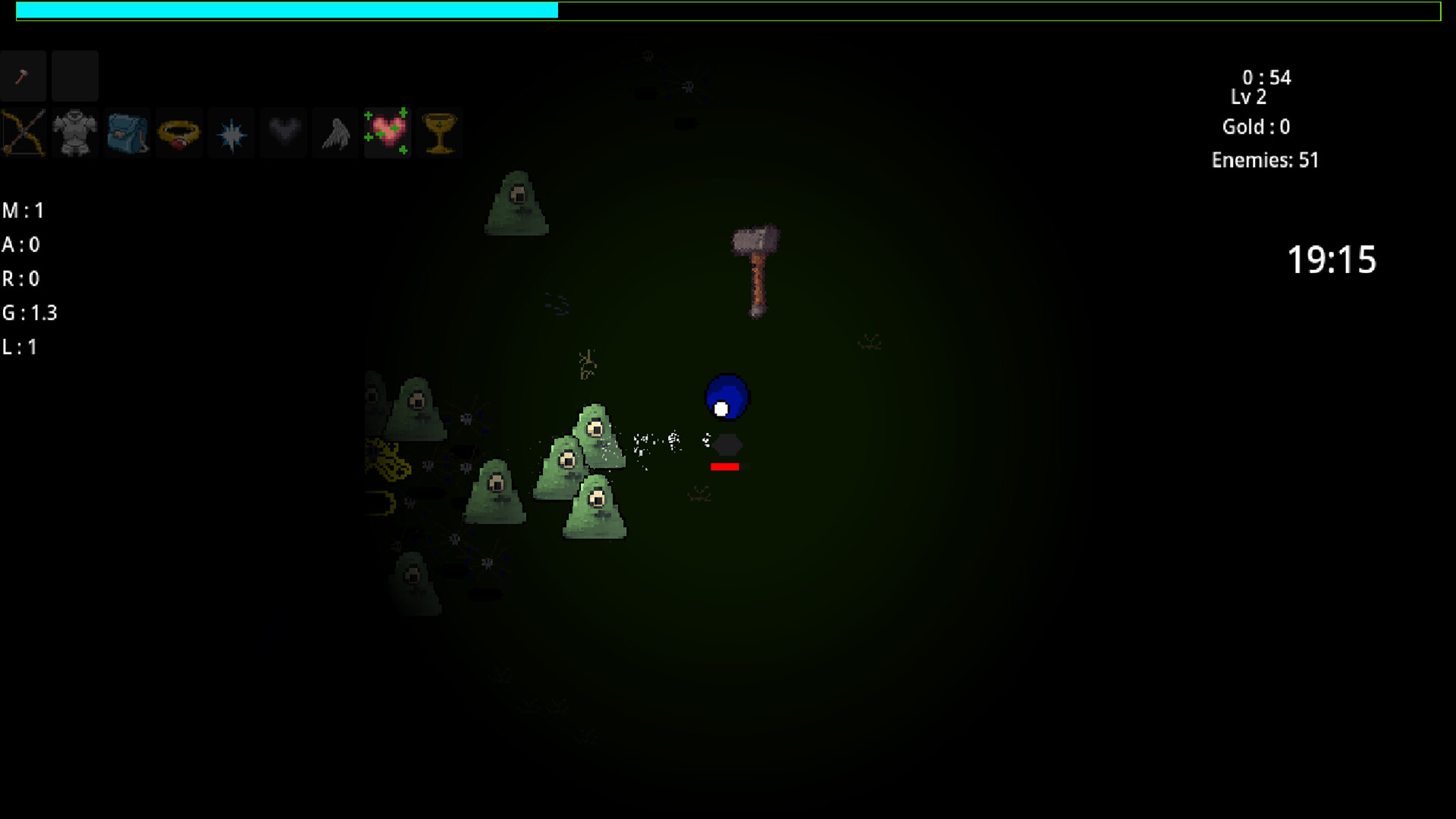
Task: Click the Lv 2 level label
Action: [1247, 97]
